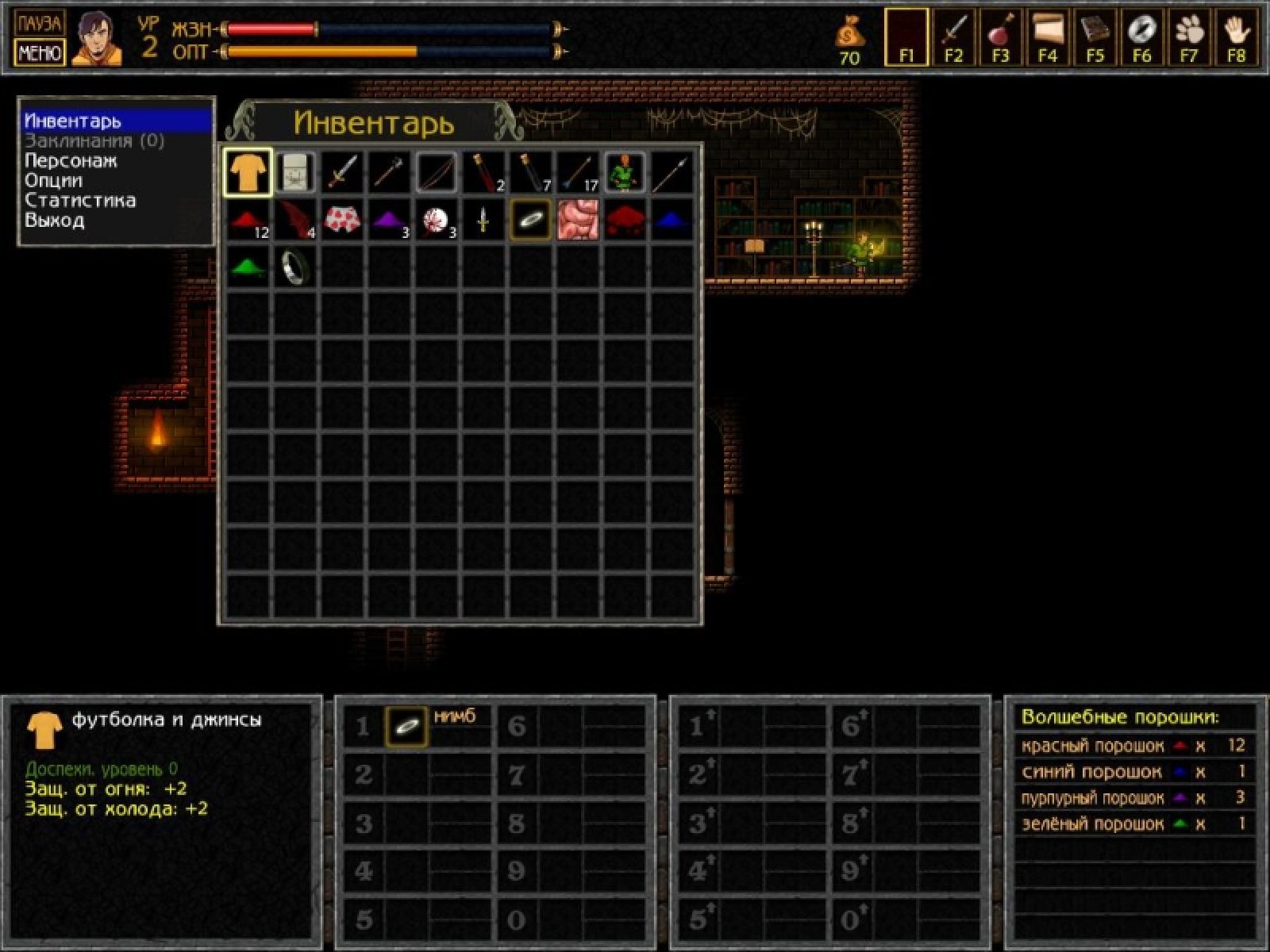Select the stack of 17 arrows
The width and height of the screenshot is (1270, 952).
[x=578, y=172]
